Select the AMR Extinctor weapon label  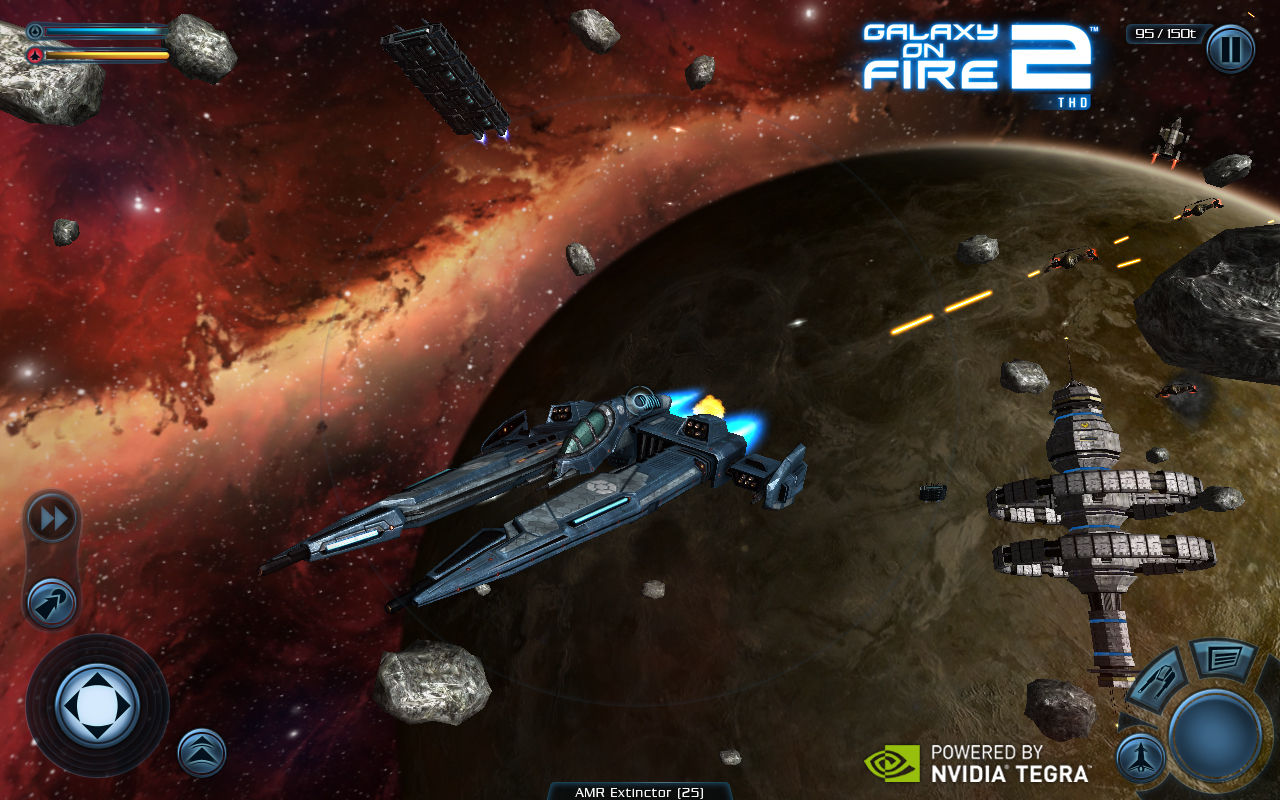tap(639, 792)
